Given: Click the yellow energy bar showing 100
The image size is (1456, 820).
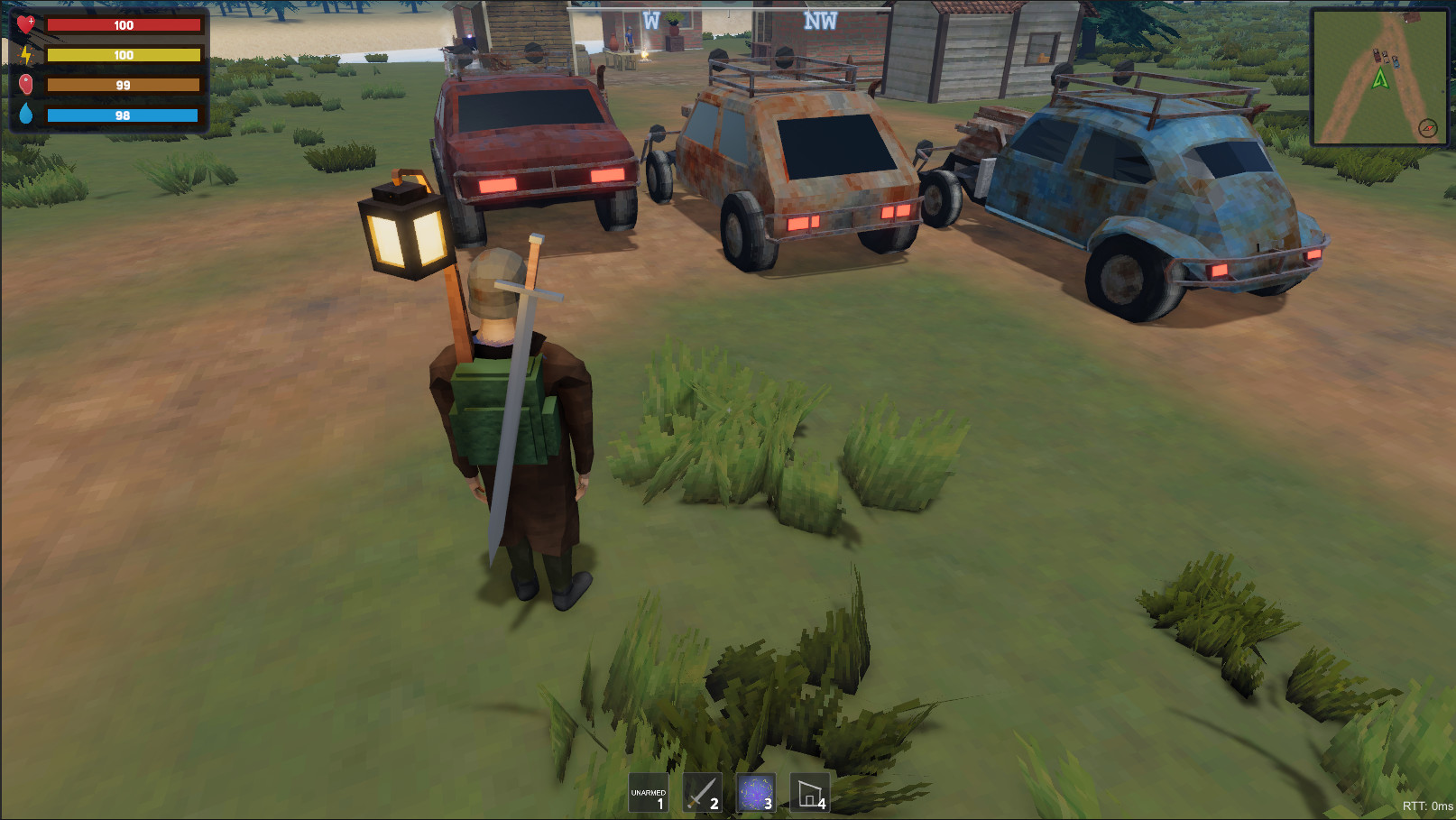Looking at the screenshot, I should tap(124, 55).
